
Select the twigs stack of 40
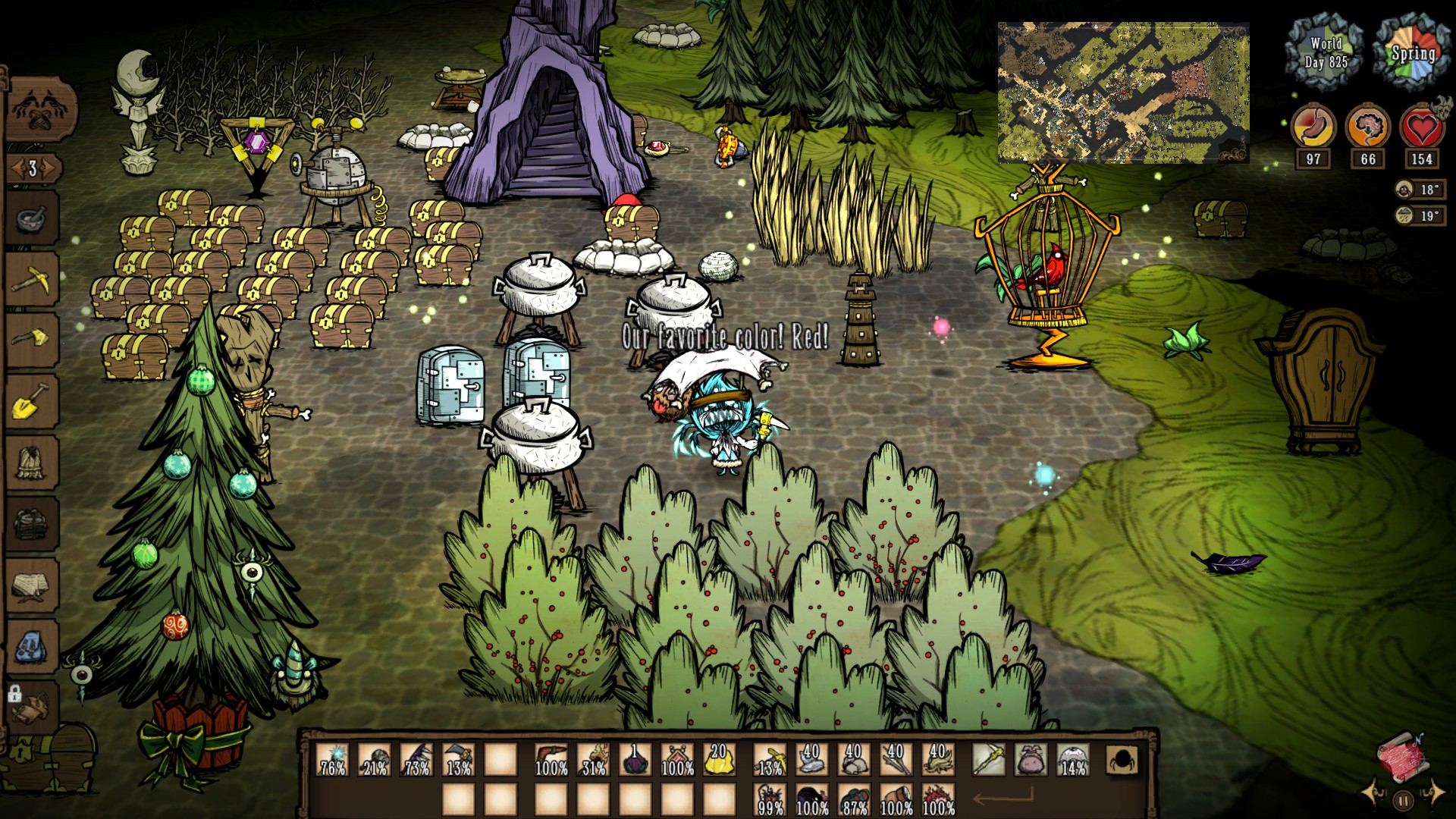[896, 758]
